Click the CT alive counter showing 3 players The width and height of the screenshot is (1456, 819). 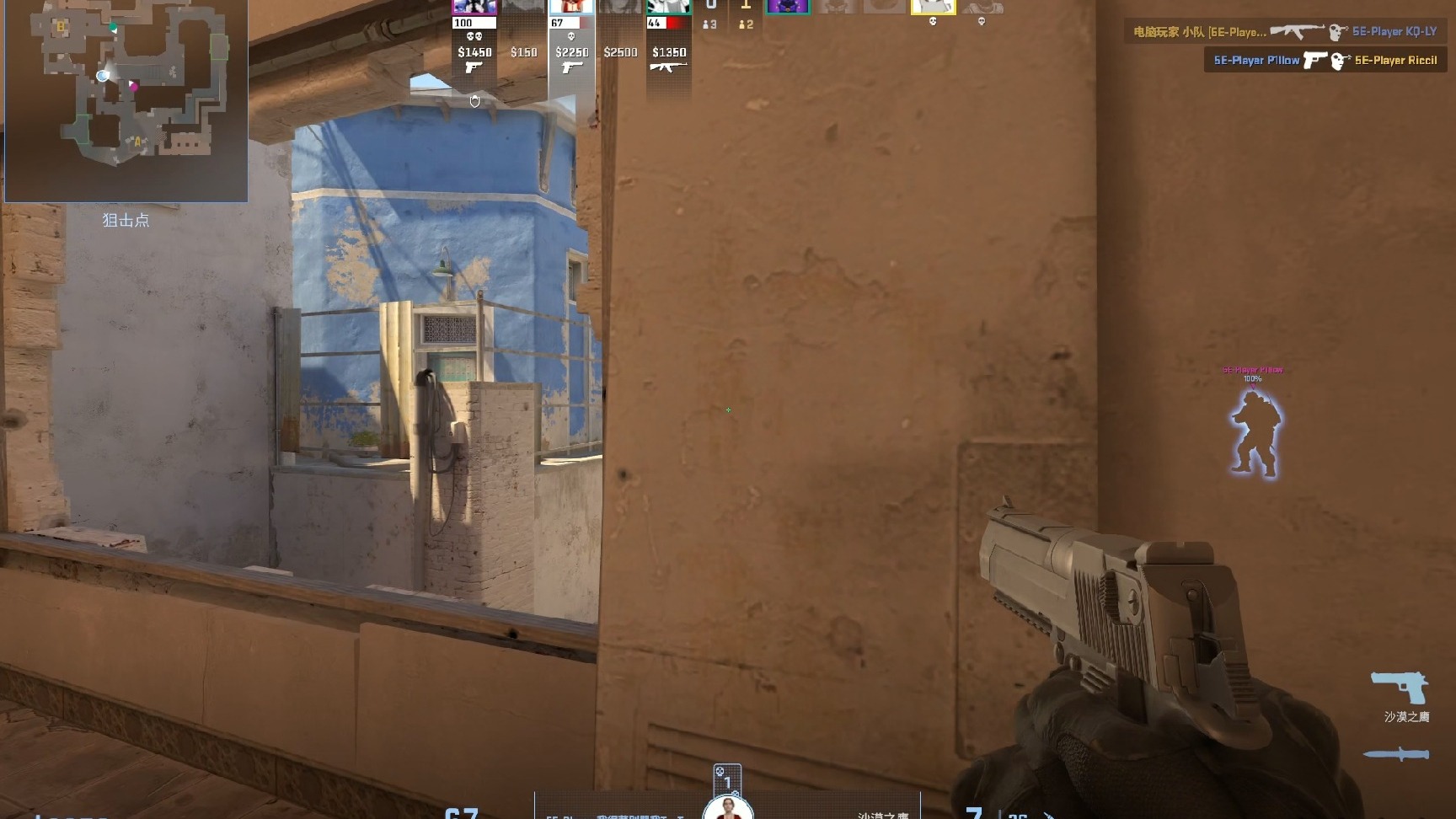(x=709, y=24)
